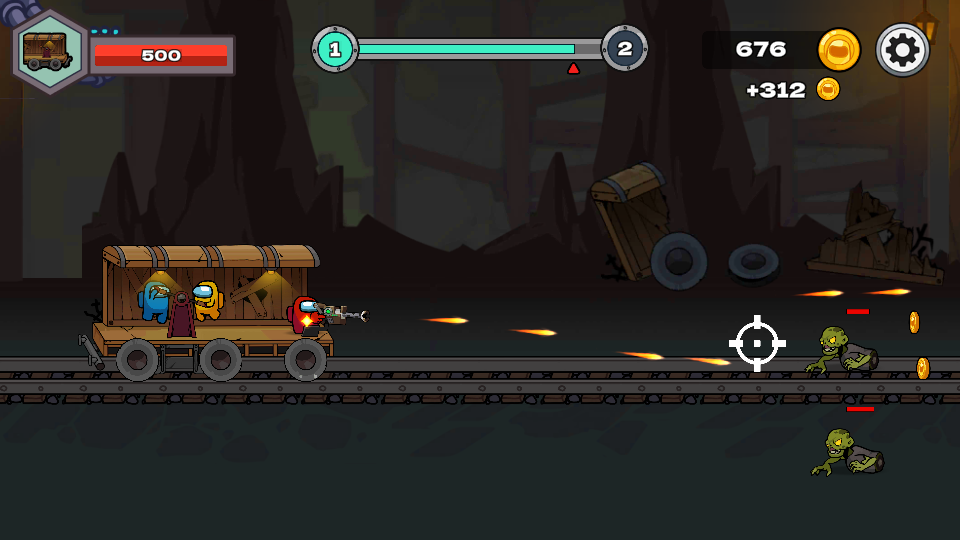Screen dimensions: 960x540
Task: Tap the wagon portrait hexagon icon
Action: coord(50,52)
